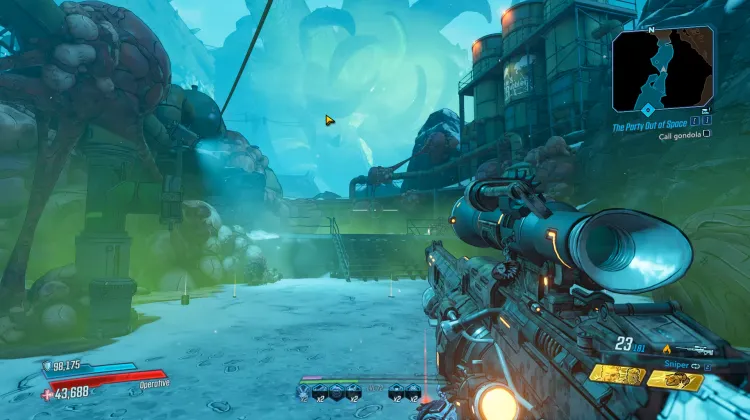Tick the Call gondola objective checkbox
This screenshot has height=420, width=750.
[707, 135]
